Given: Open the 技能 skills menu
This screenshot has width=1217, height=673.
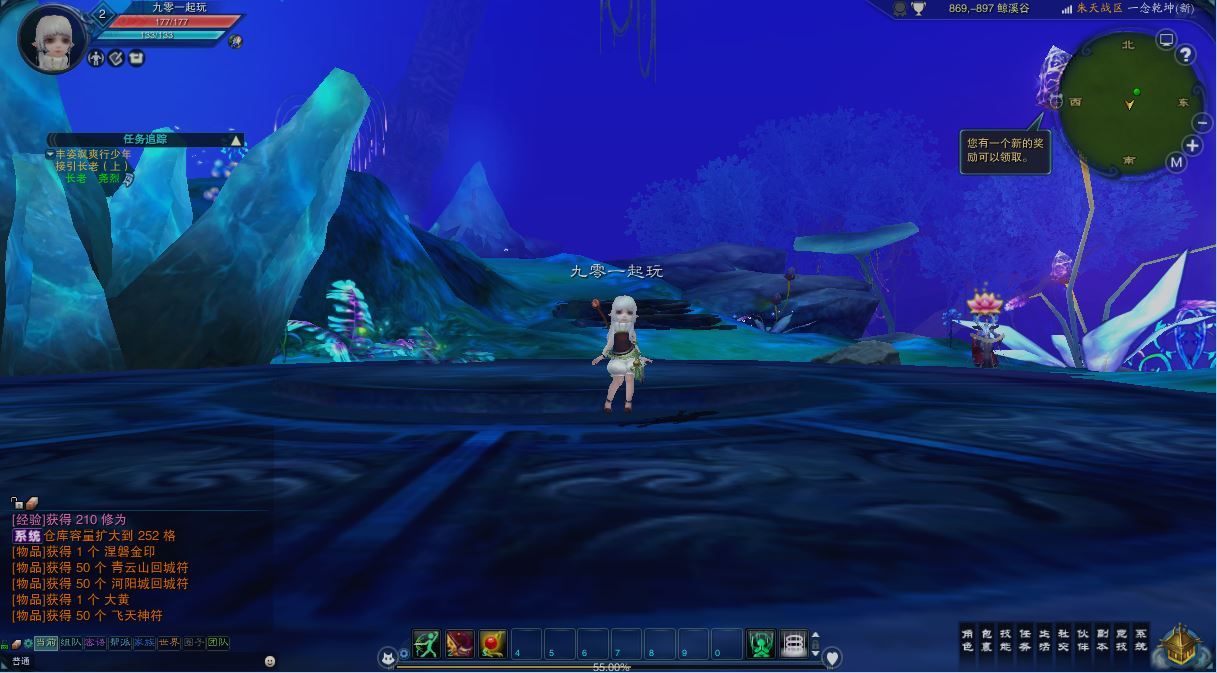Looking at the screenshot, I should click(1005, 640).
